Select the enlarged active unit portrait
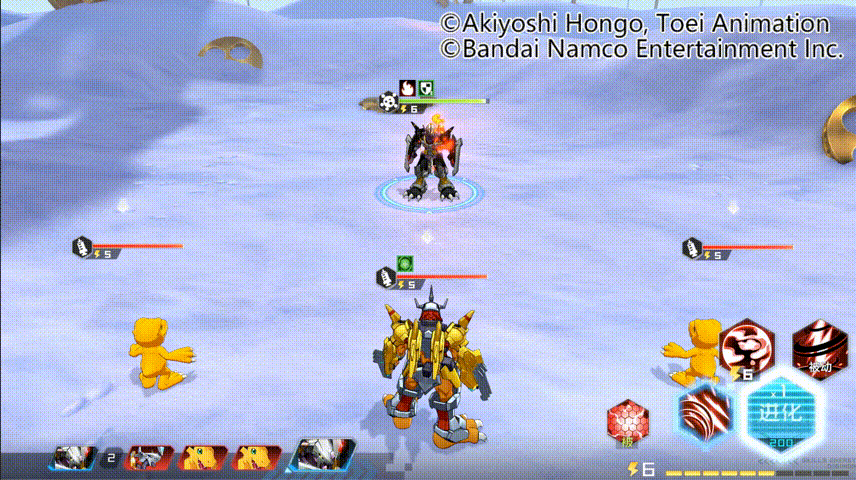 [321, 456]
